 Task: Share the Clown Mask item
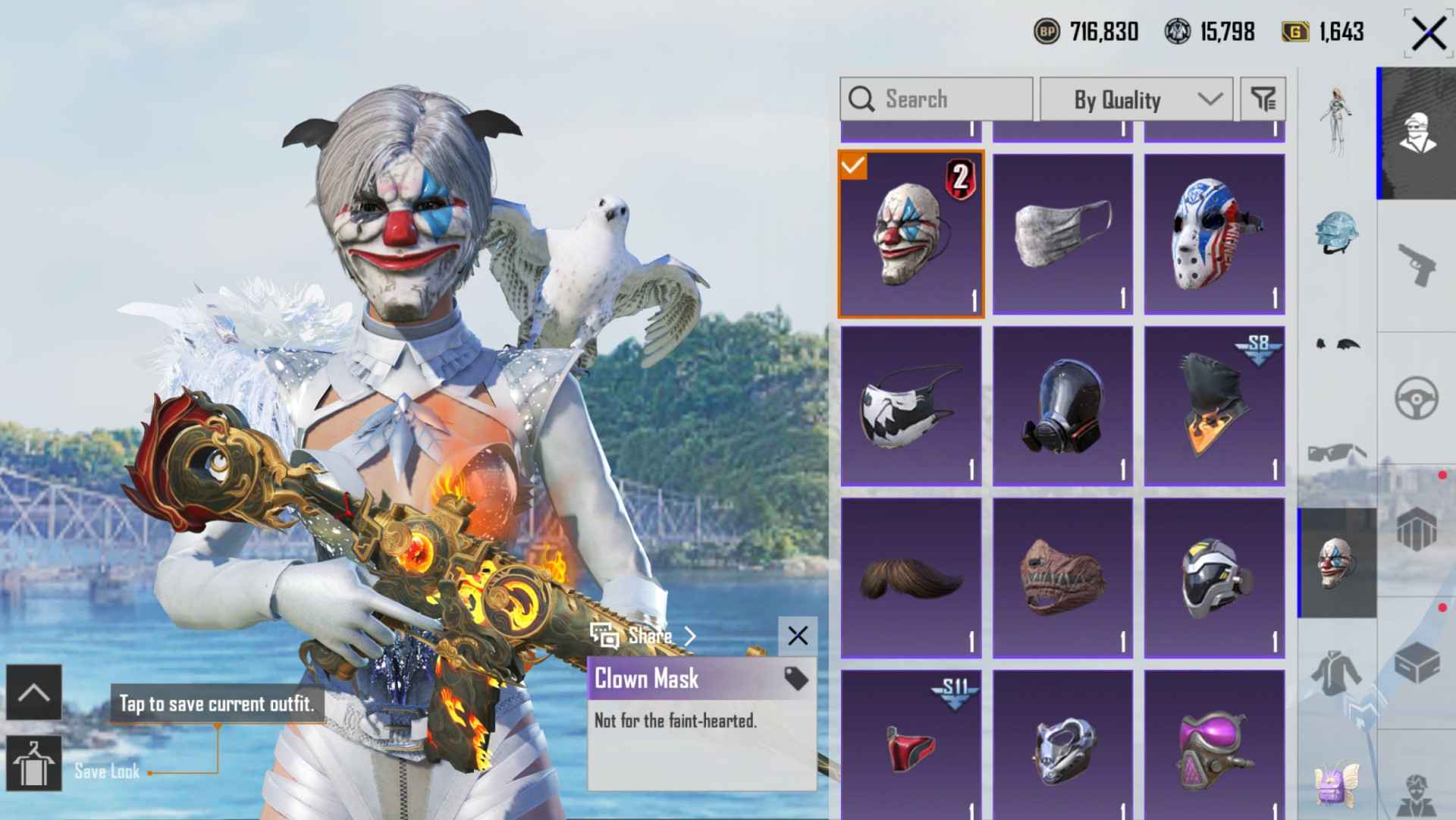point(643,636)
